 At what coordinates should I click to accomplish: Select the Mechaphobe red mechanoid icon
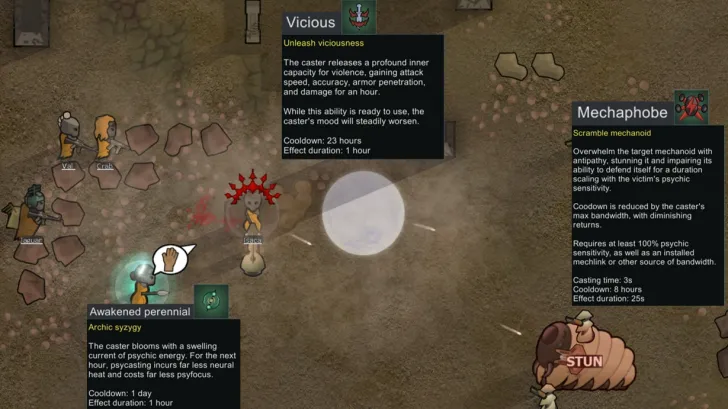pos(691,107)
